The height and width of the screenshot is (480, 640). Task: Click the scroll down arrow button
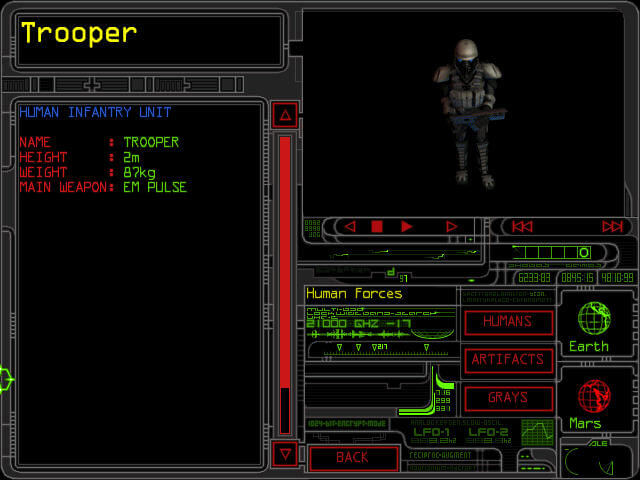click(285, 454)
